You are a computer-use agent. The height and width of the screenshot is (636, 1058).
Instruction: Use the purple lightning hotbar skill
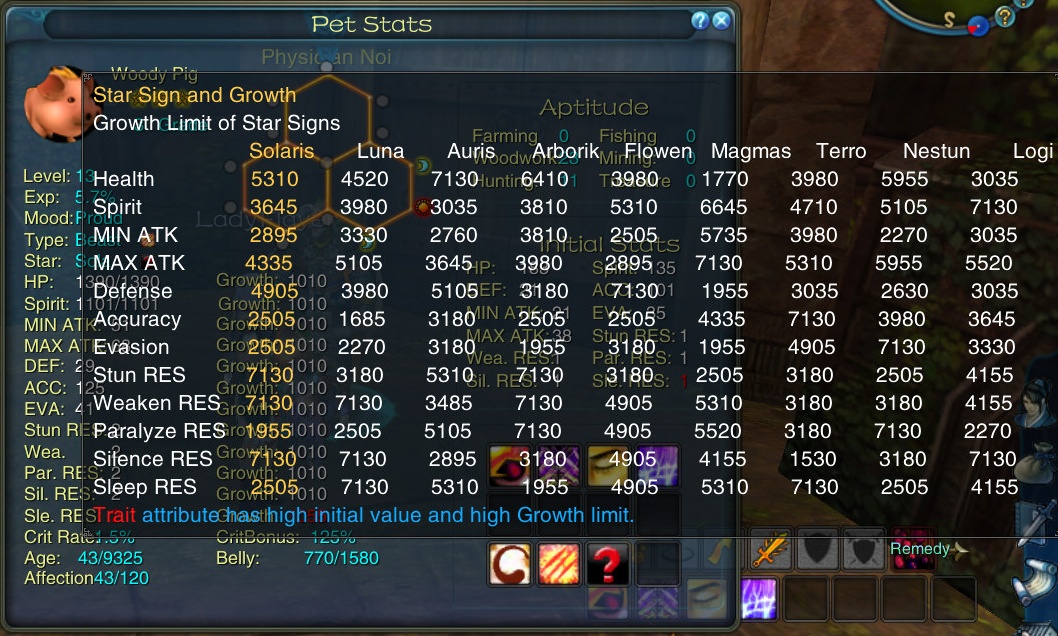tap(759, 598)
